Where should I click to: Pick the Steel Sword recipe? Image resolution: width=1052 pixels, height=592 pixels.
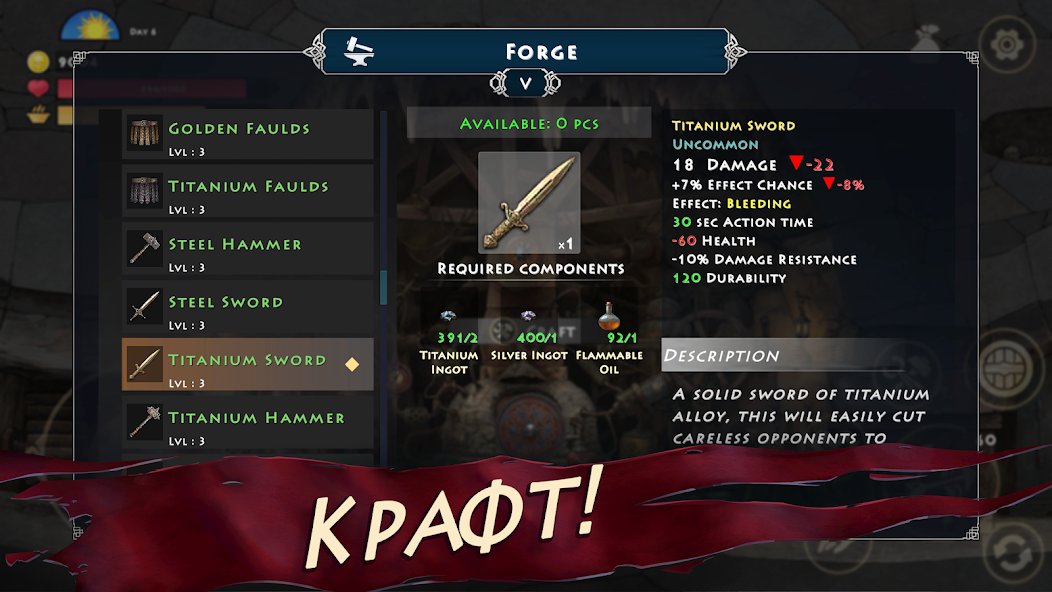[x=247, y=308]
